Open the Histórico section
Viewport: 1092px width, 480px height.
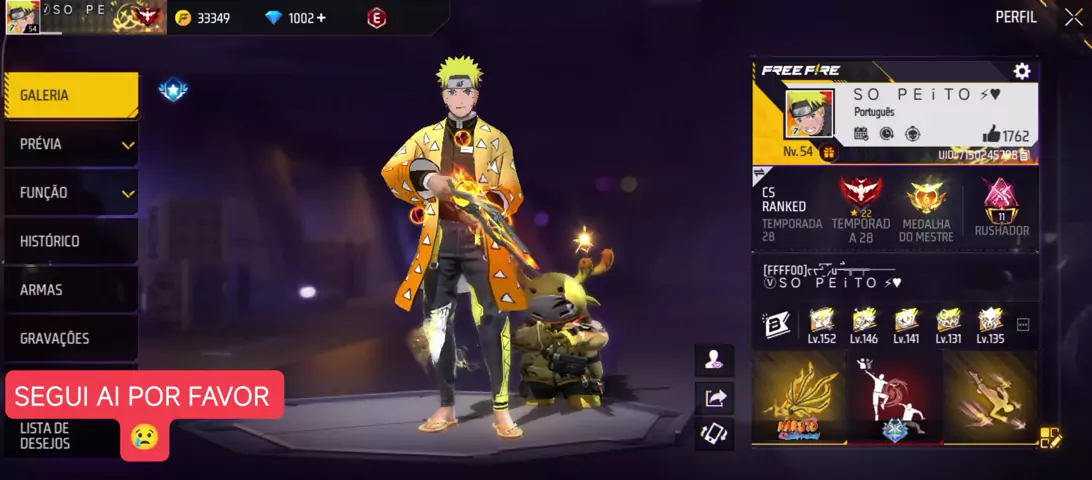(70, 241)
